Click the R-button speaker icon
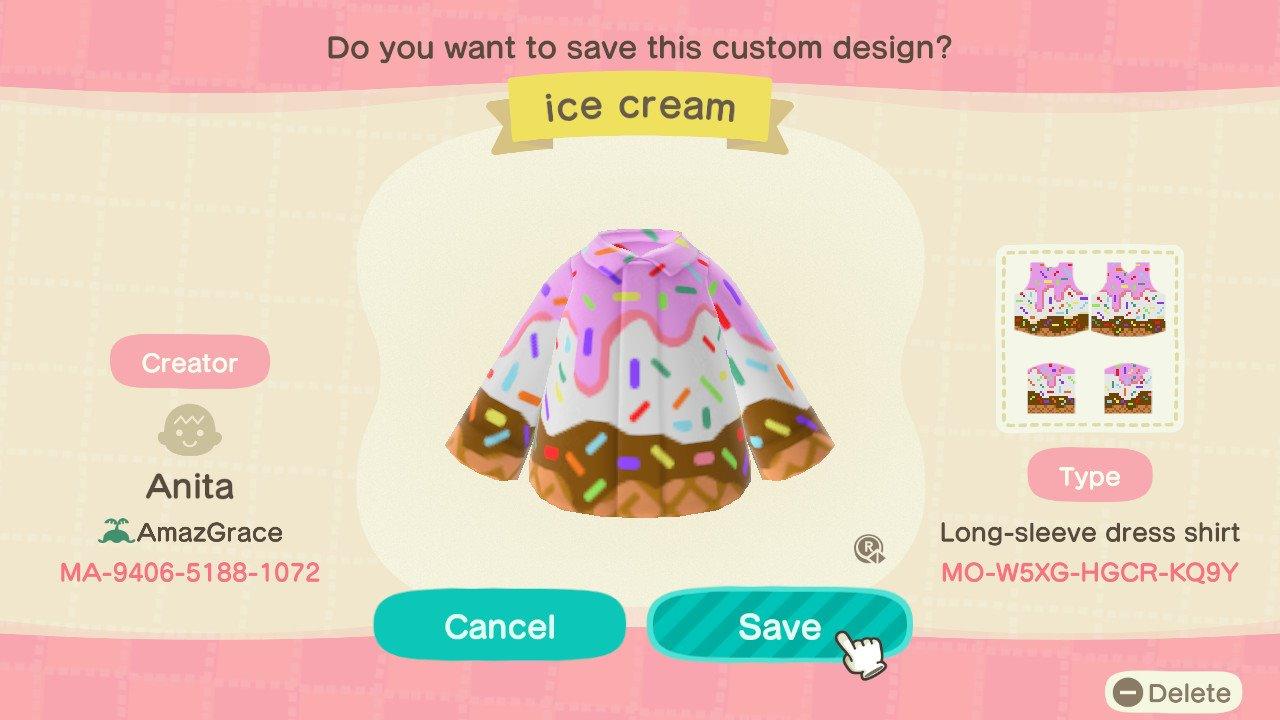Screen dimensions: 1280x720 tap(870, 551)
